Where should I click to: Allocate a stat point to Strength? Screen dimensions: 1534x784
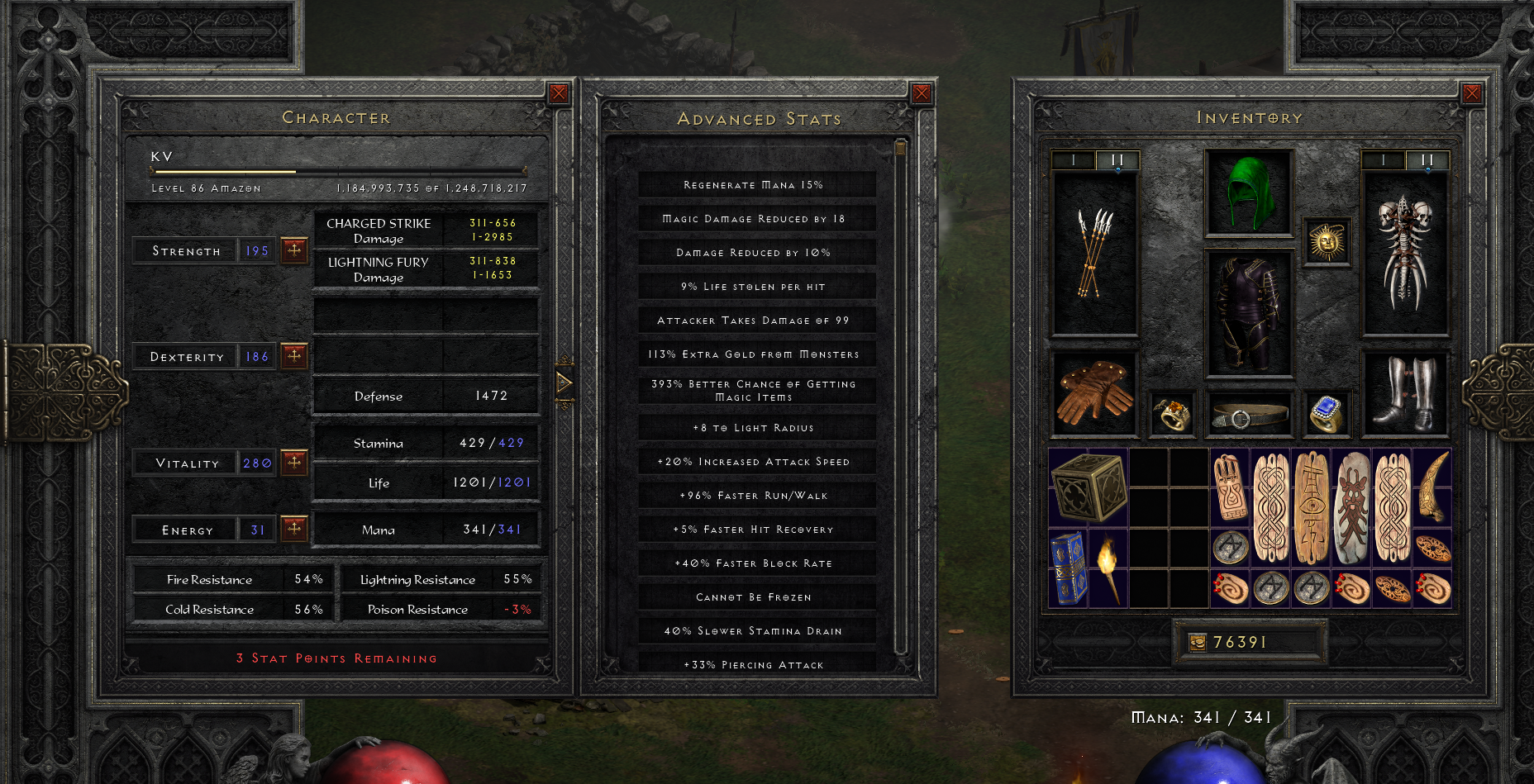point(294,249)
